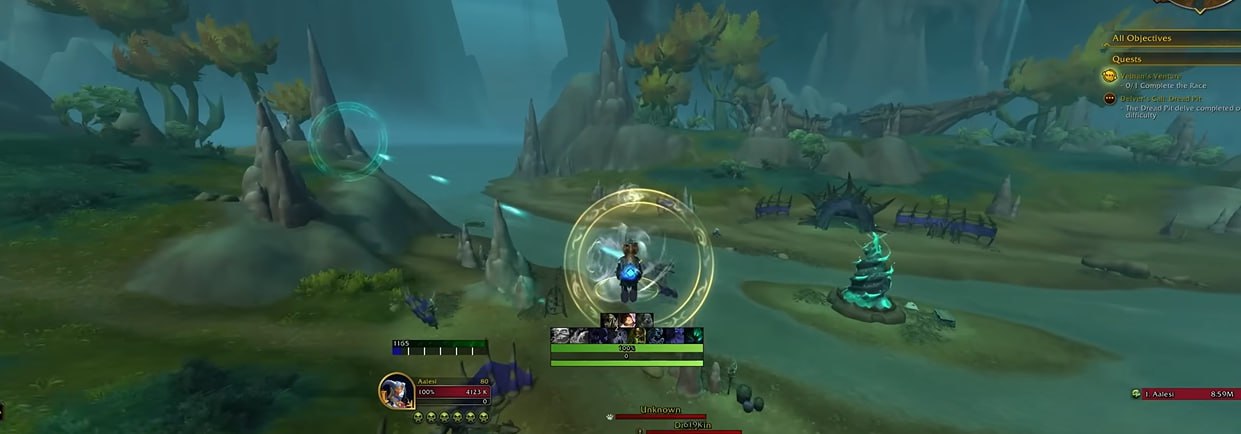Select the Unknown enemy nameplate
1241x434 pixels.
660,411
